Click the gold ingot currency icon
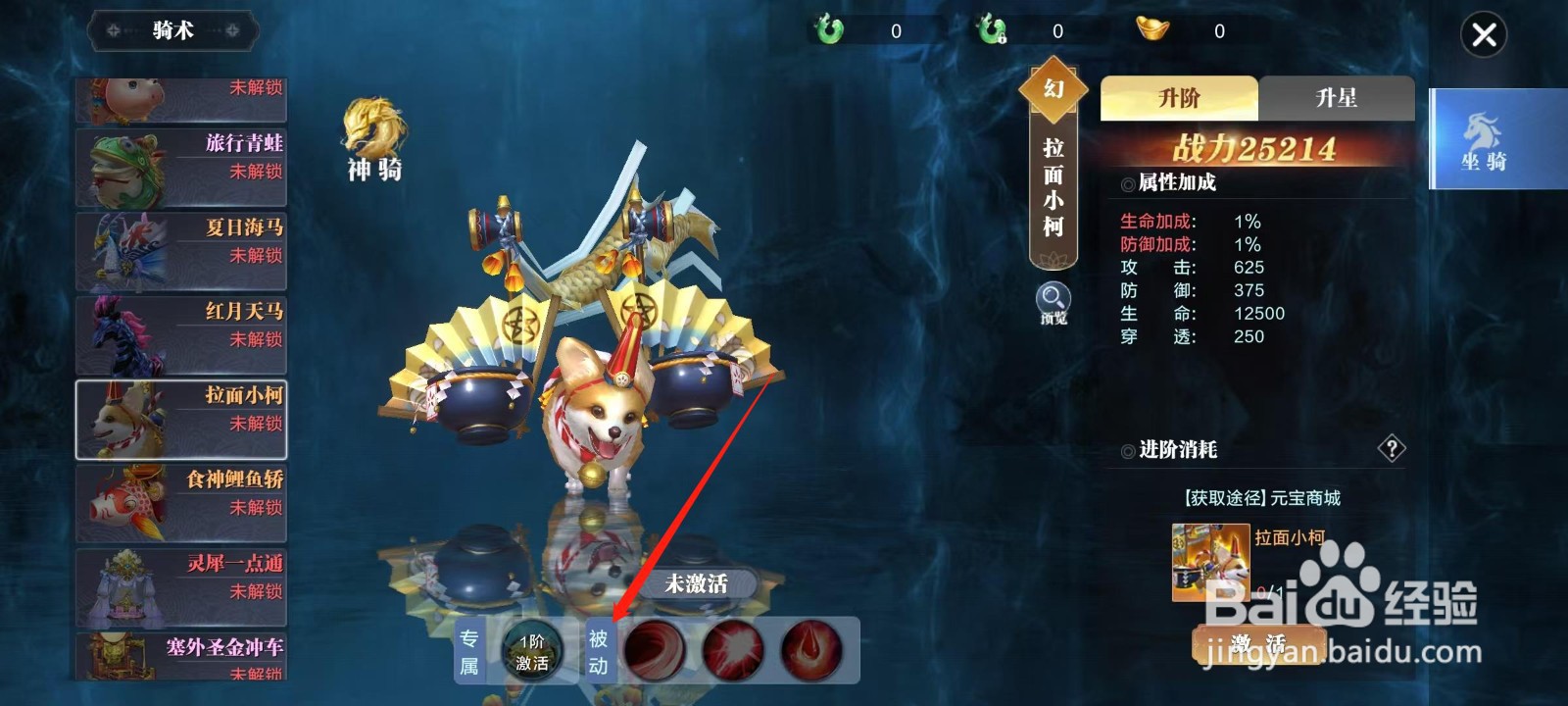This screenshot has width=1568, height=706. pos(1151,30)
